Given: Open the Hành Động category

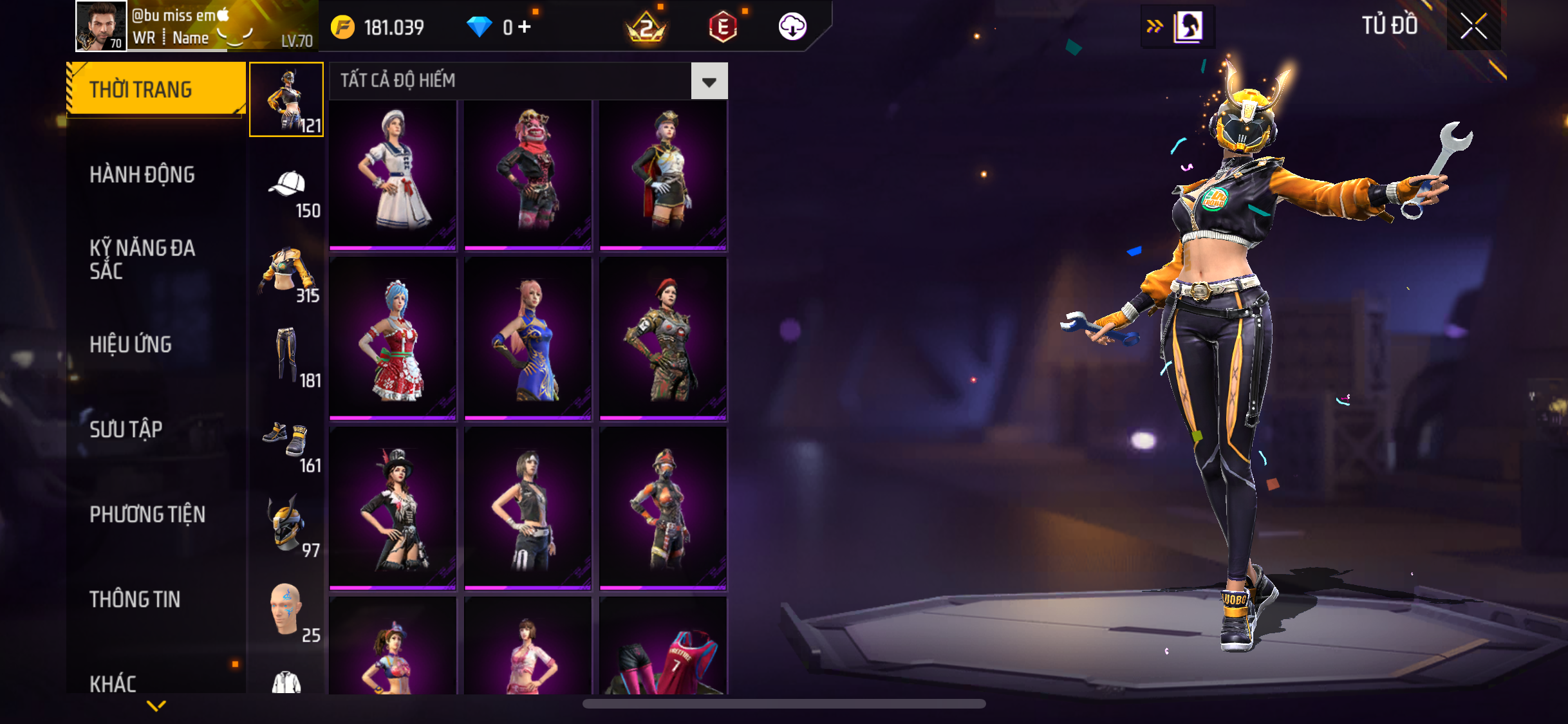Looking at the screenshot, I should pos(142,174).
